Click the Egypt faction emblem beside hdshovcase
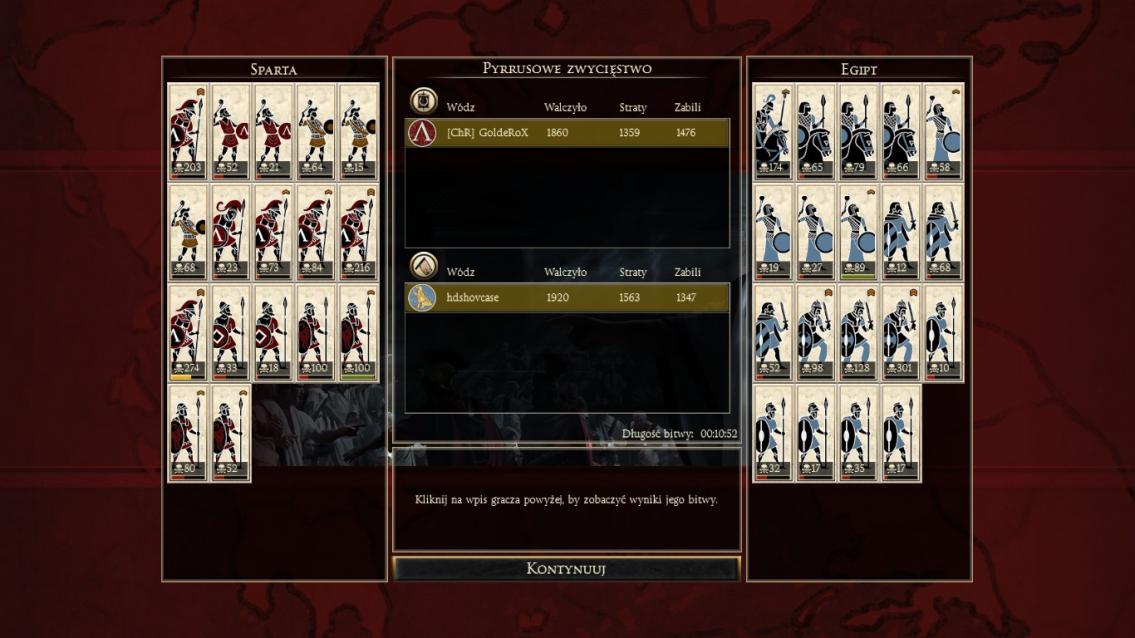The height and width of the screenshot is (638, 1135). click(422, 298)
